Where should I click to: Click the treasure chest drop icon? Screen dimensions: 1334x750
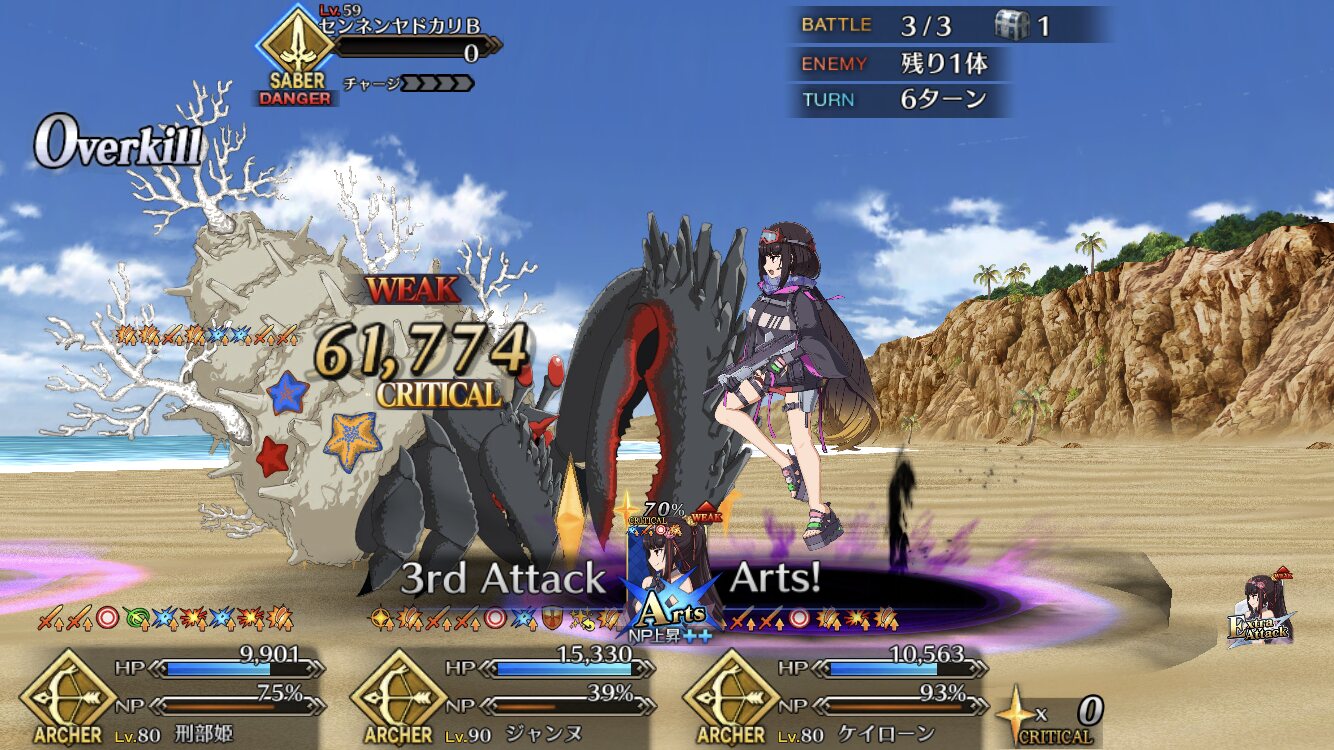coord(1012,25)
